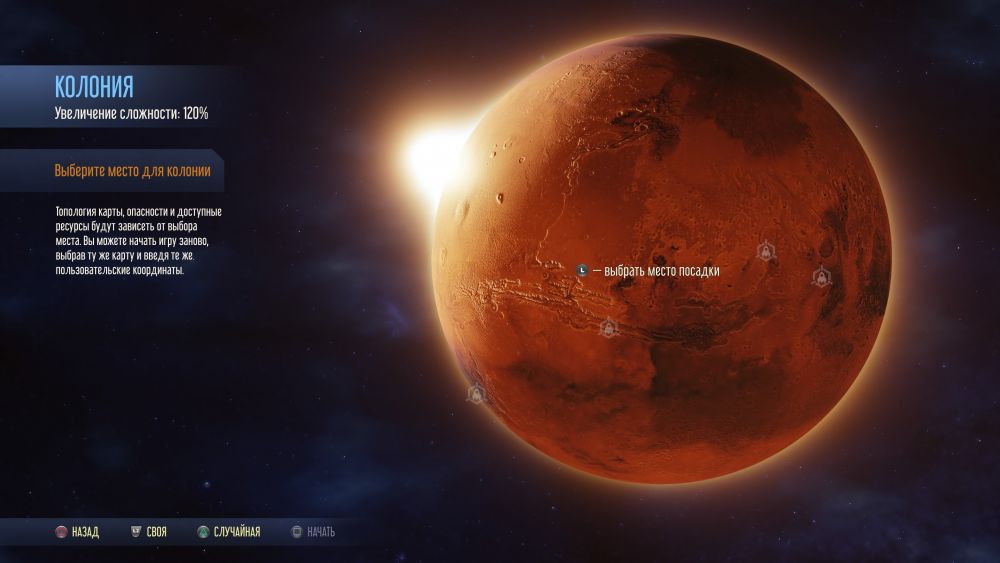The width and height of the screenshot is (1000, 563).
Task: Pick a random site with СЛУЧАЙНАЯ
Action: (229, 532)
